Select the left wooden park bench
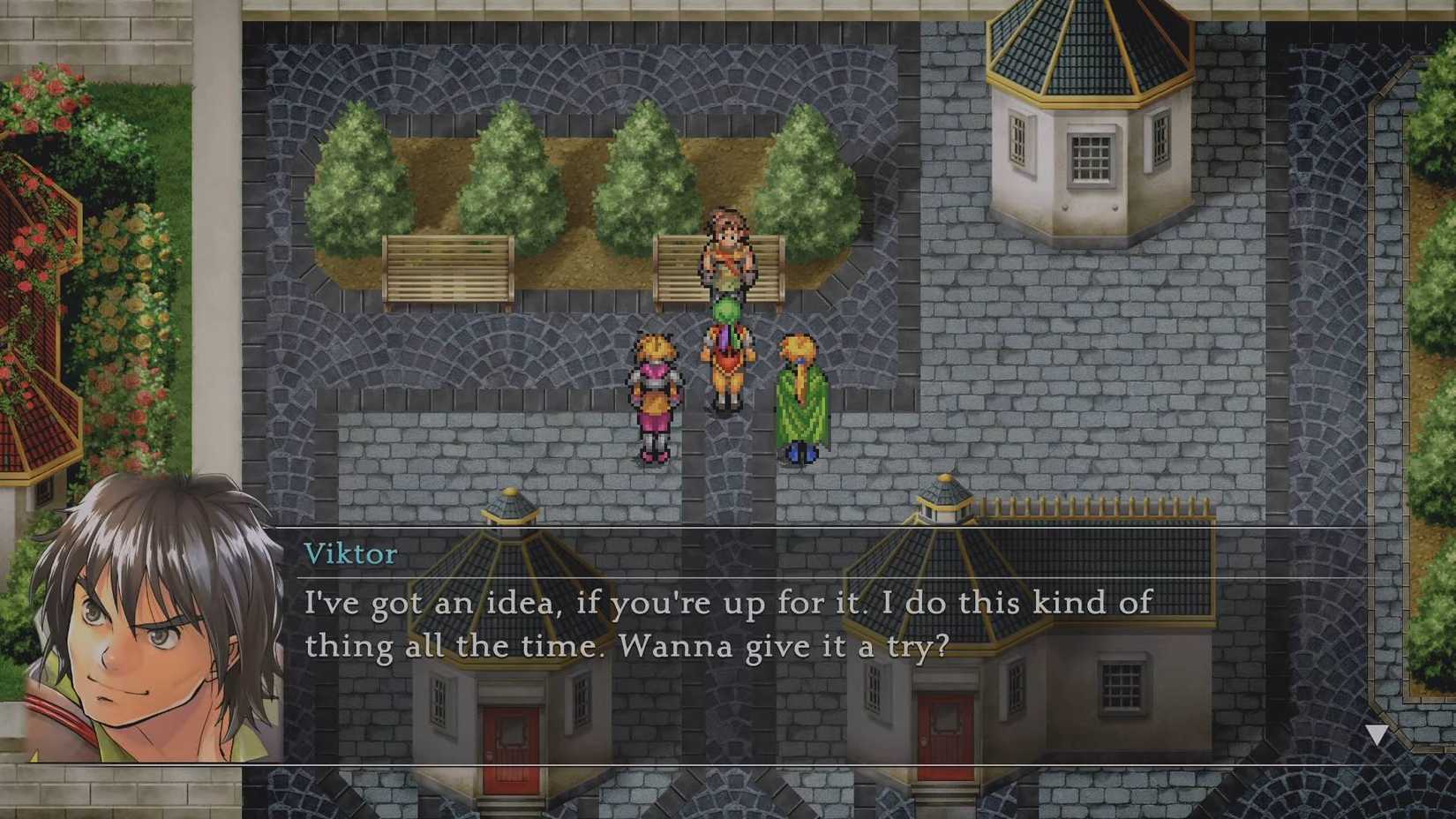 pos(448,269)
